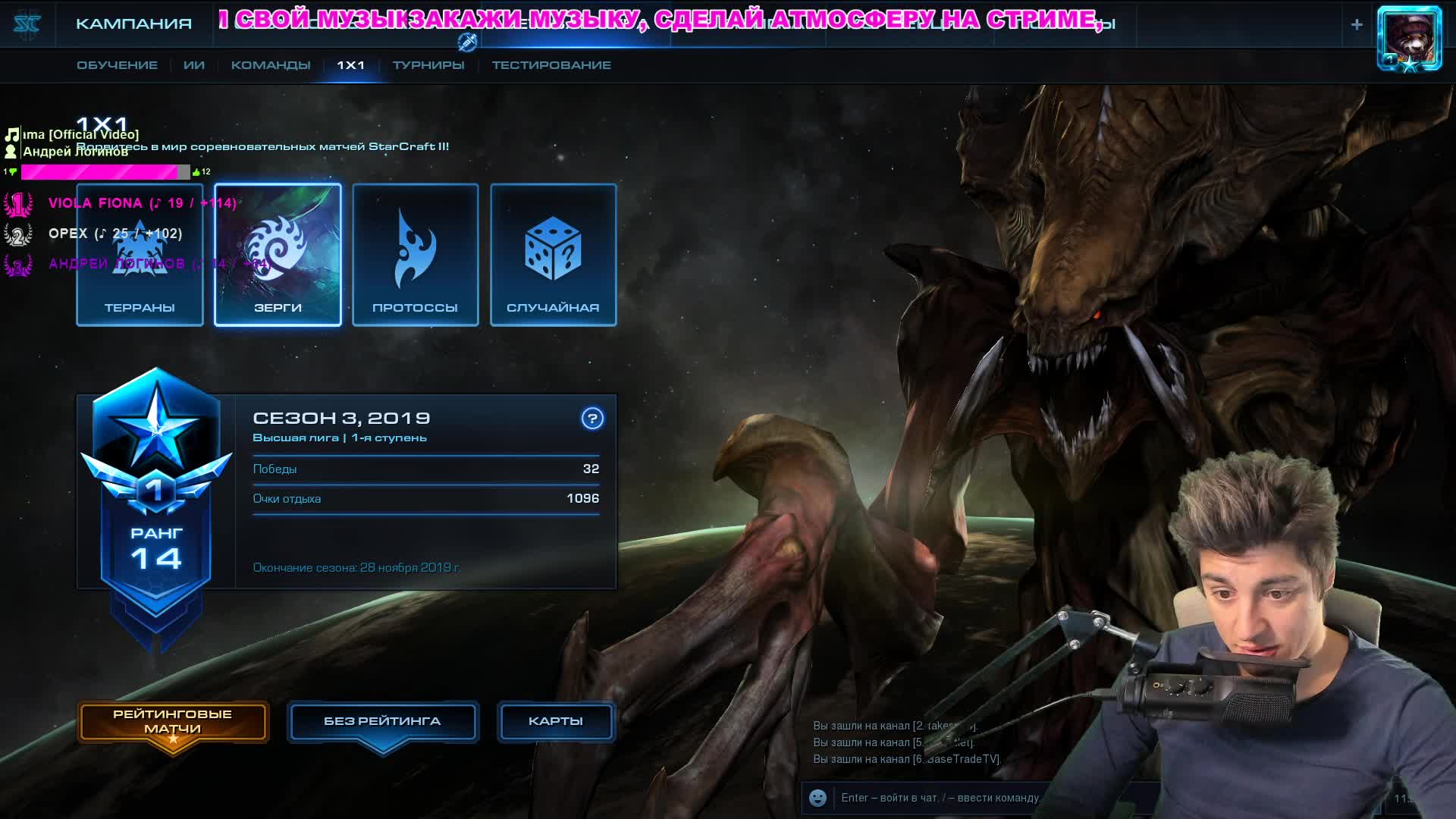The image size is (1456, 819).
Task: Switch to the ИИ tab
Action: point(194,65)
